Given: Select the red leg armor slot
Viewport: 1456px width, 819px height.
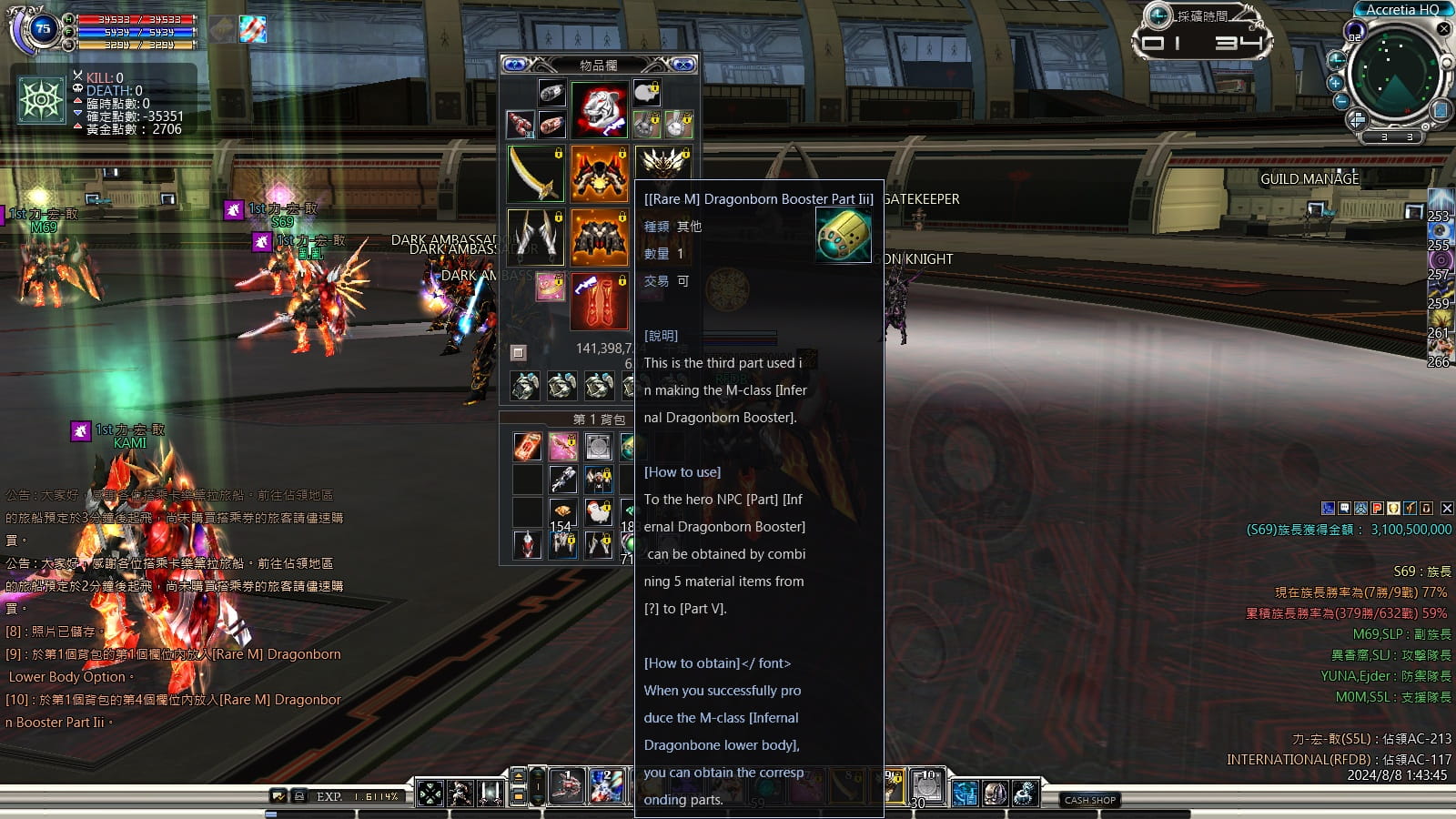Looking at the screenshot, I should [599, 301].
